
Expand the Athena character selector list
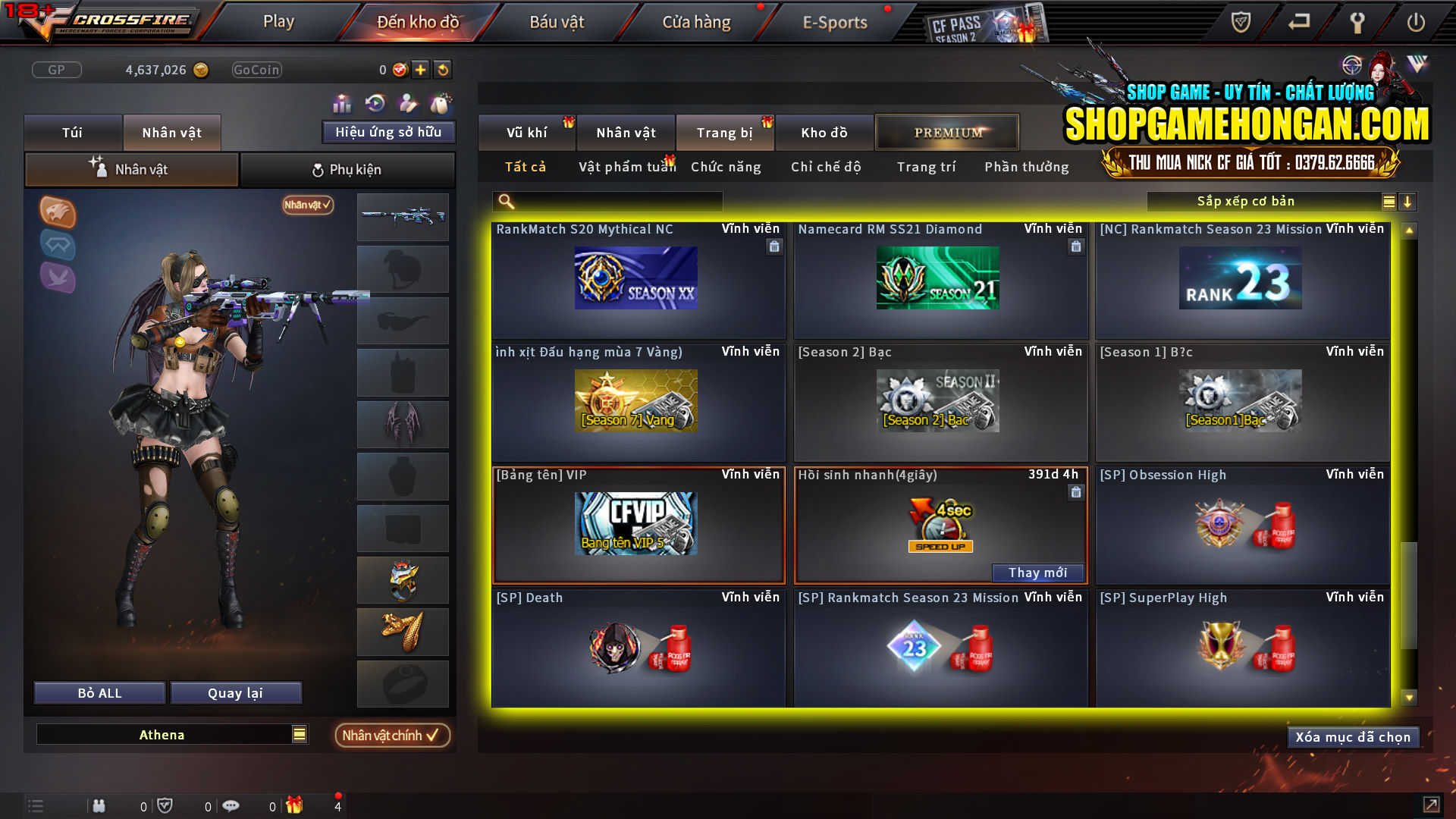pos(300,734)
